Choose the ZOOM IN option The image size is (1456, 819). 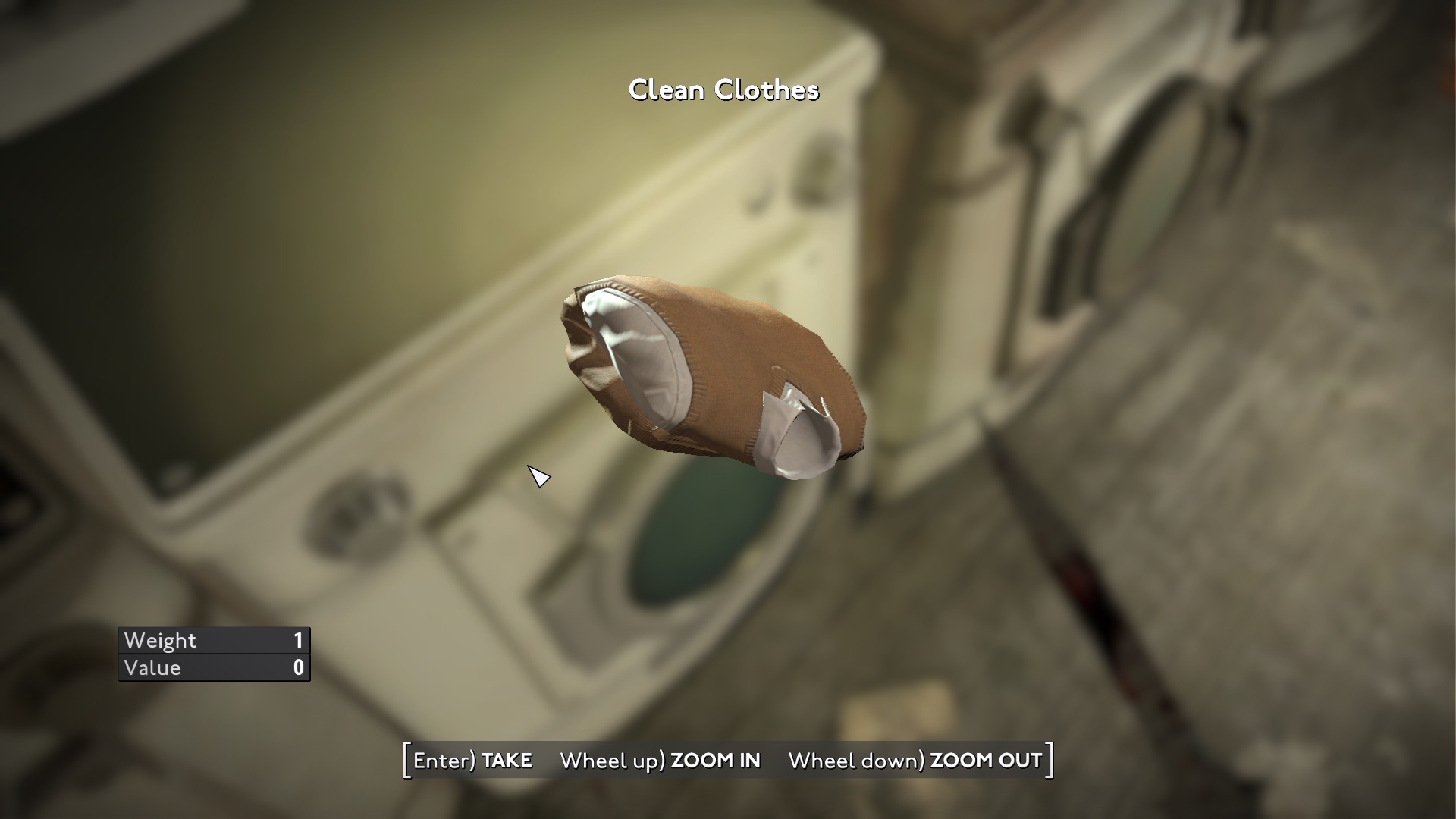click(x=661, y=761)
